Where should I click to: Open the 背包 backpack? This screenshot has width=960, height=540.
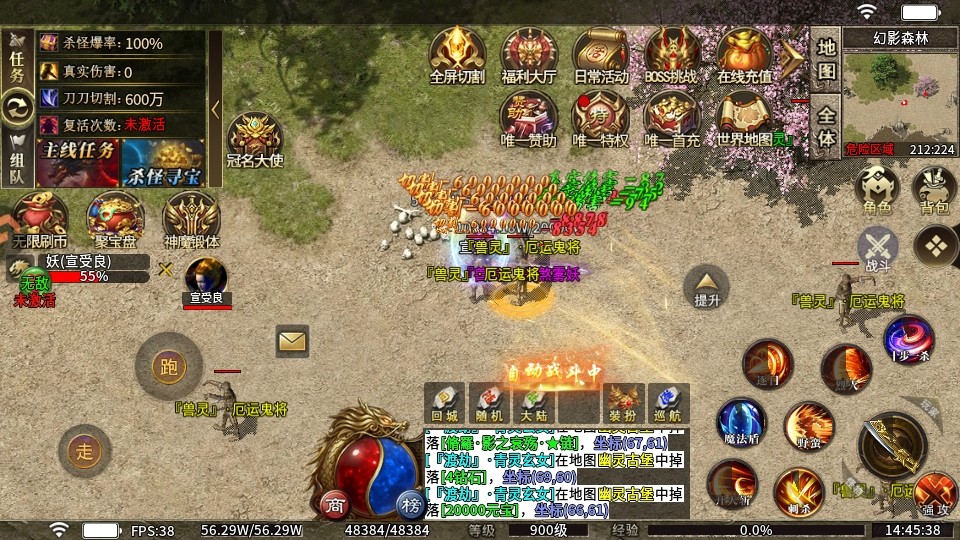pos(934,190)
